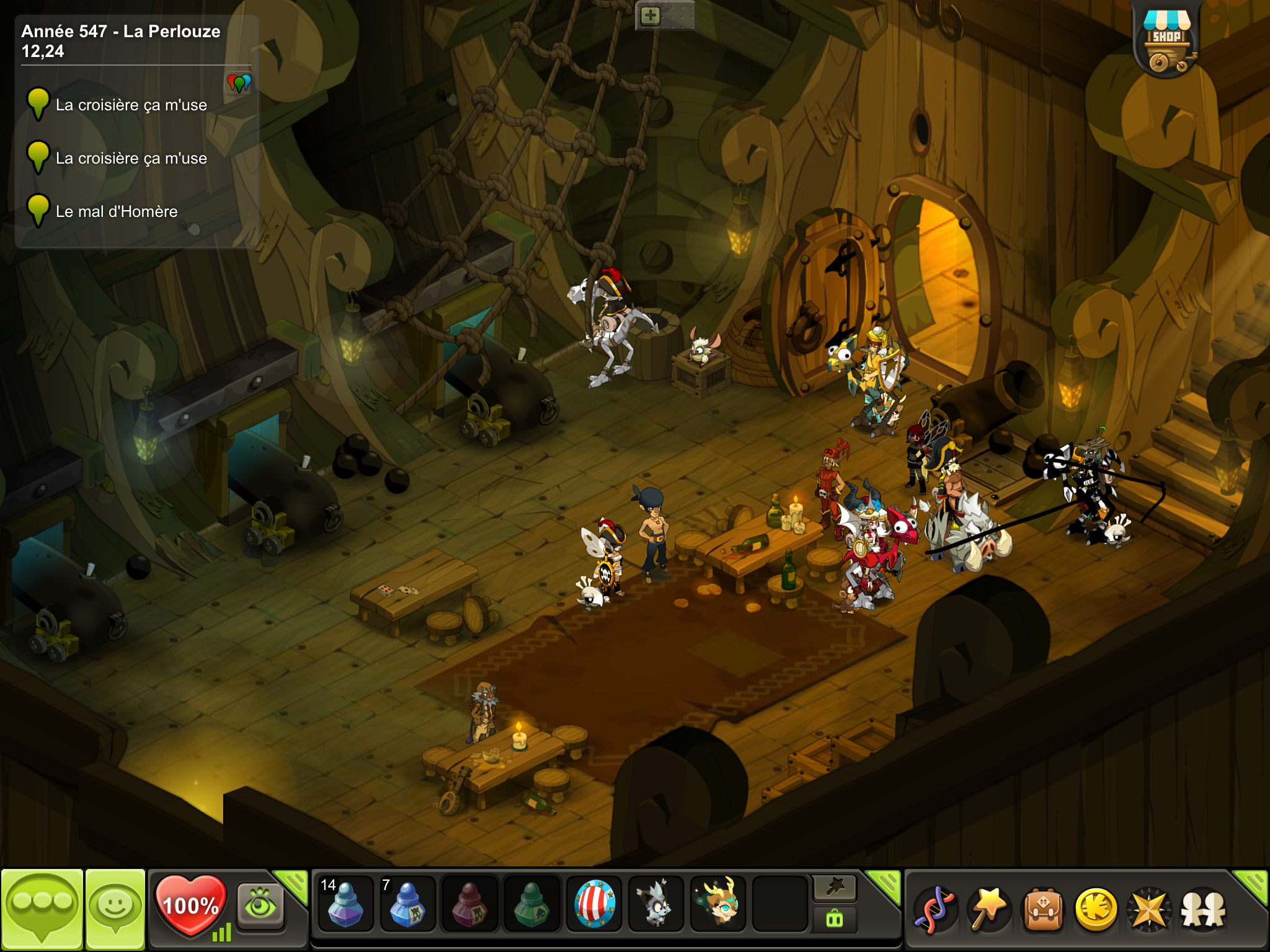This screenshot has height=952, width=1270.
Task: Open the gold kama coin marketplace
Action: pos(1096,910)
